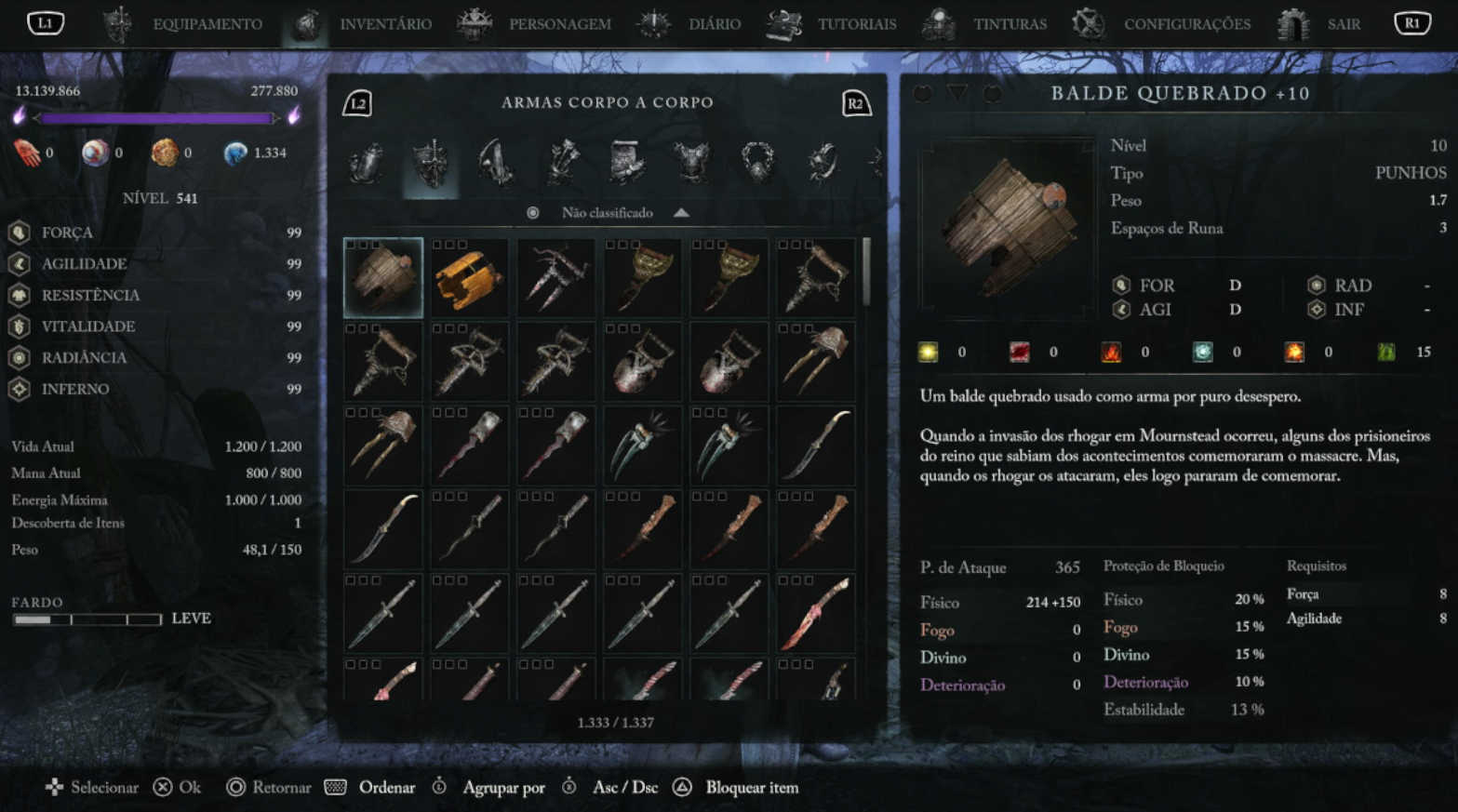Choose the scroll category icon
The width and height of the screenshot is (1458, 812).
[626, 163]
